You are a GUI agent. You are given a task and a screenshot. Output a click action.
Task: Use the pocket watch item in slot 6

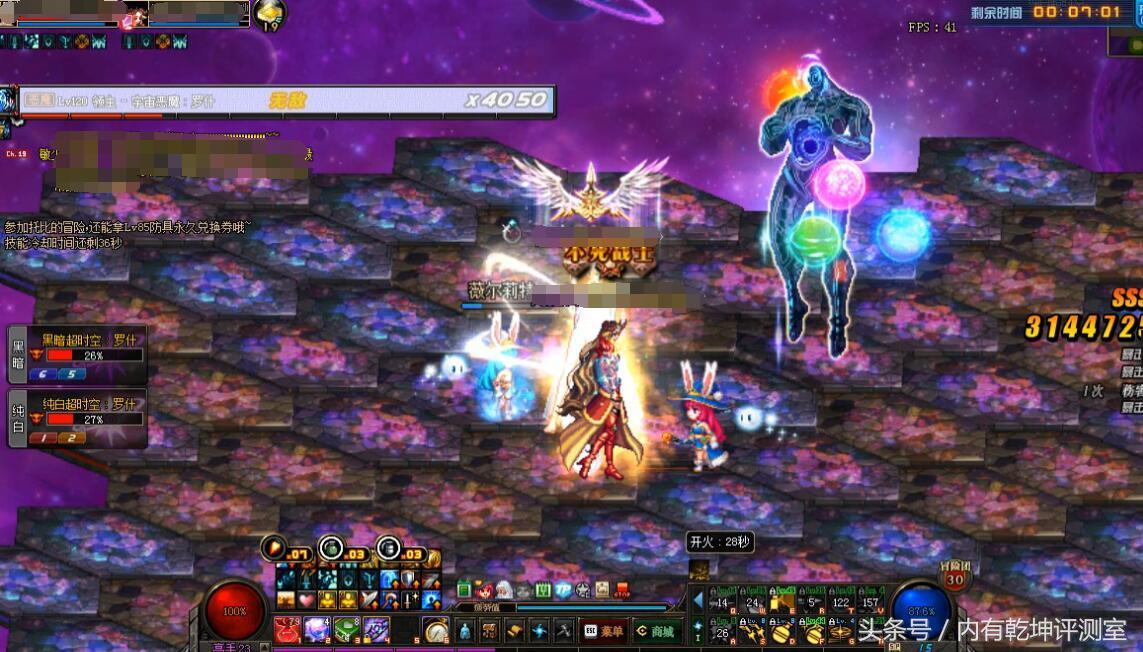435,630
